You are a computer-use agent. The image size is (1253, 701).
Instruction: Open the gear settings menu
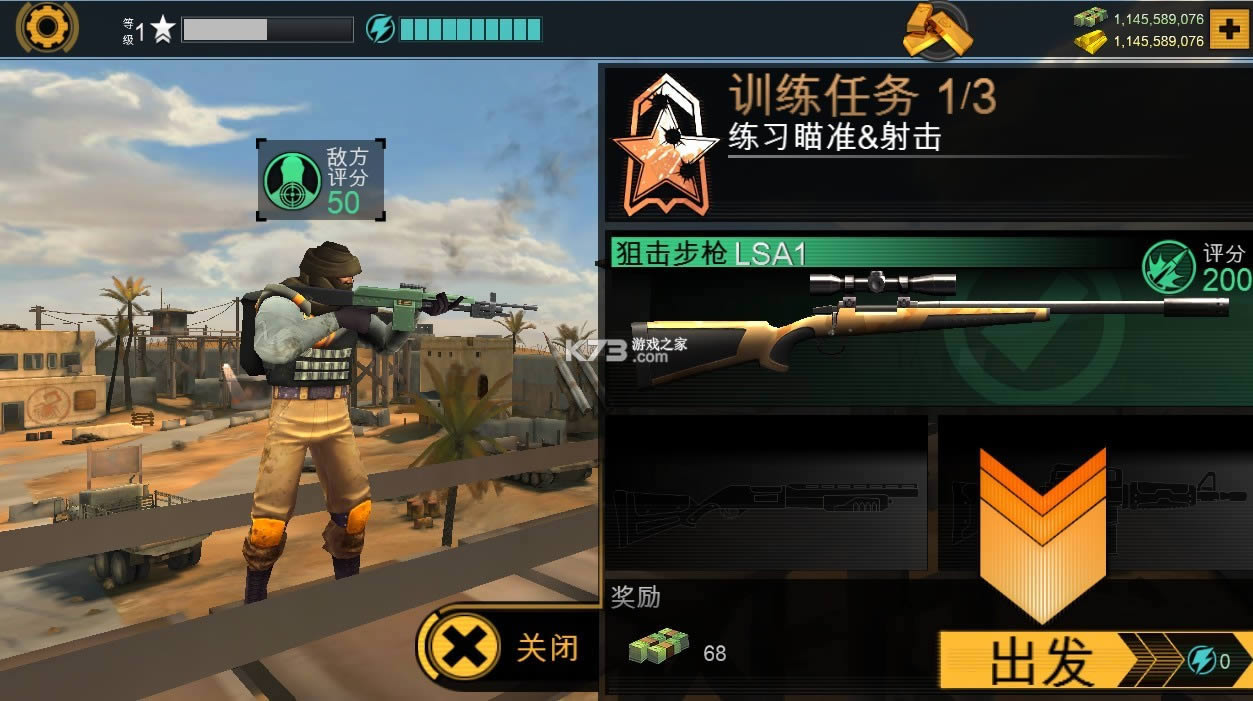point(46,27)
